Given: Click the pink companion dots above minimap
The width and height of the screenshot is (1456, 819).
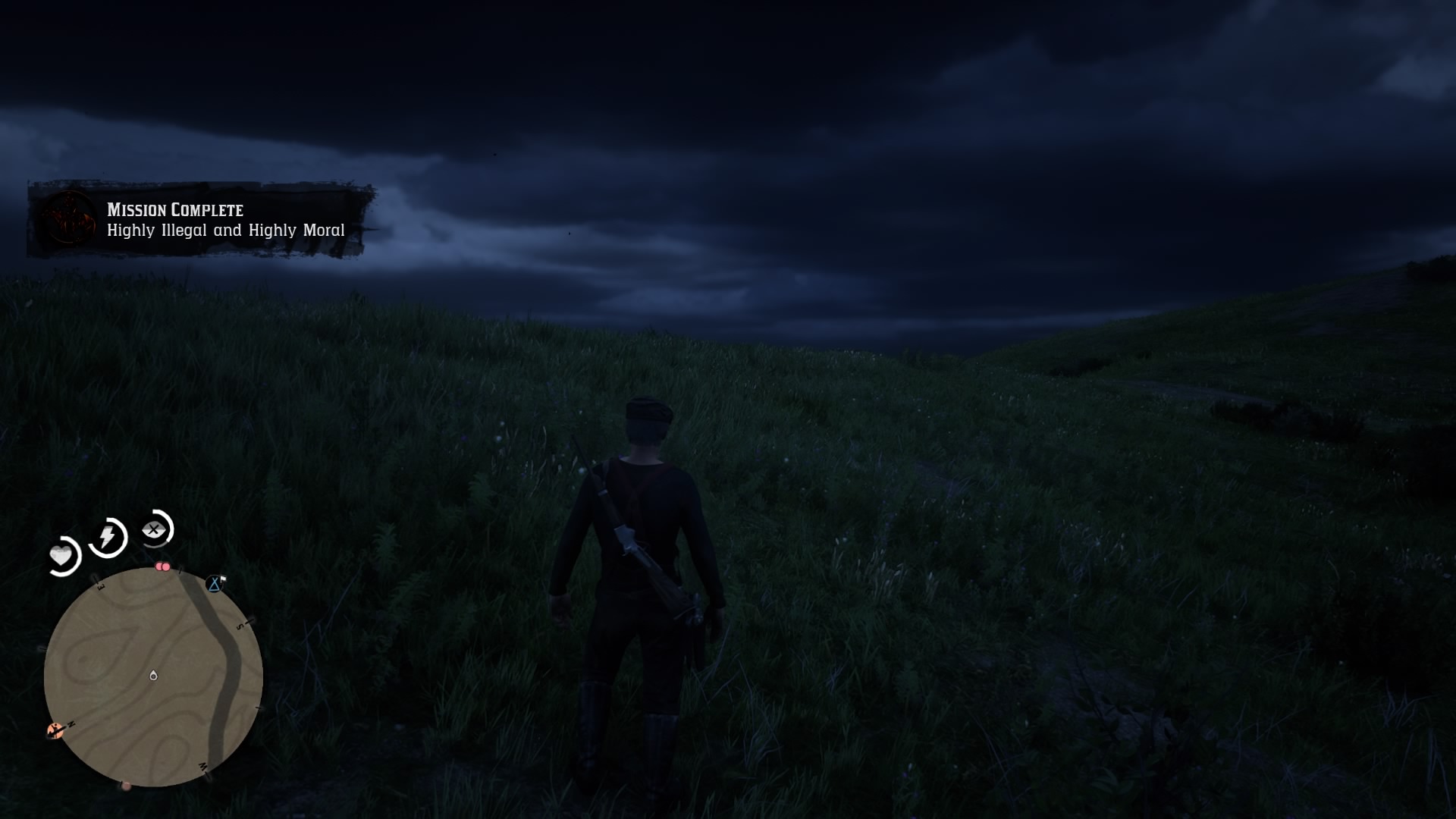Looking at the screenshot, I should [162, 566].
